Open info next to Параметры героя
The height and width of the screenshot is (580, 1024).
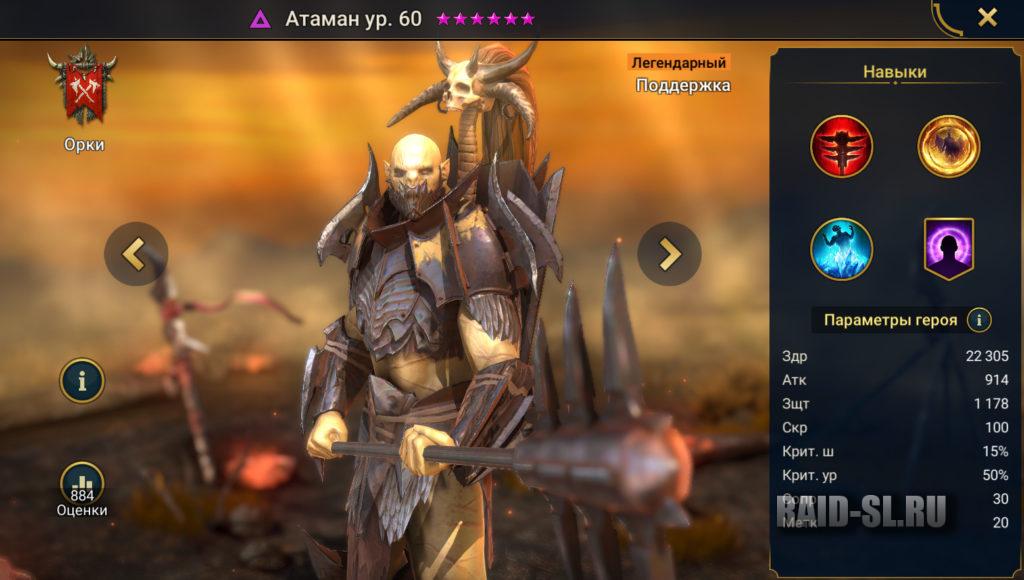979,320
